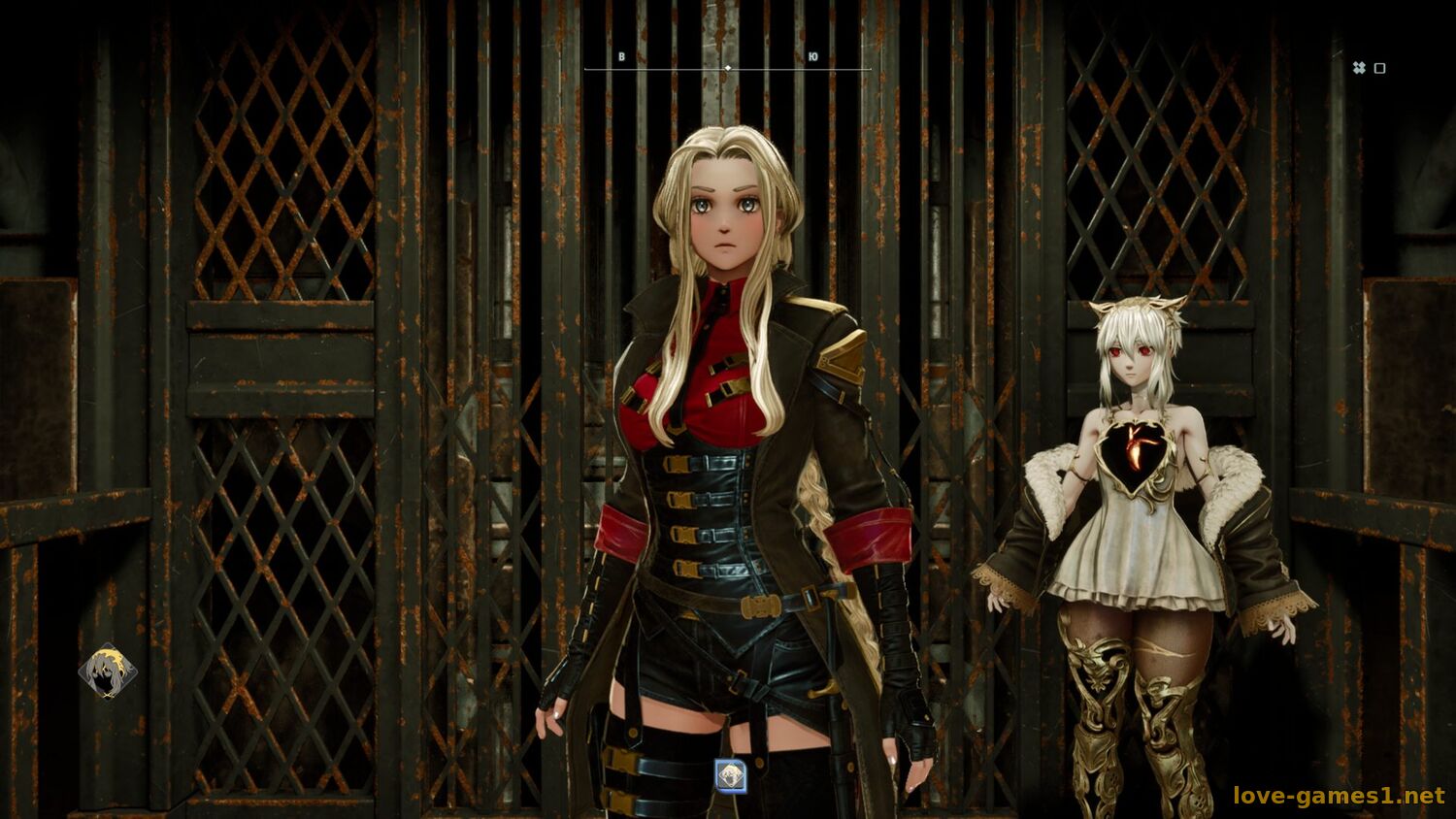Screen dimensions: 1456x819
Task: Click the compass direction bar
Action: tap(727, 68)
